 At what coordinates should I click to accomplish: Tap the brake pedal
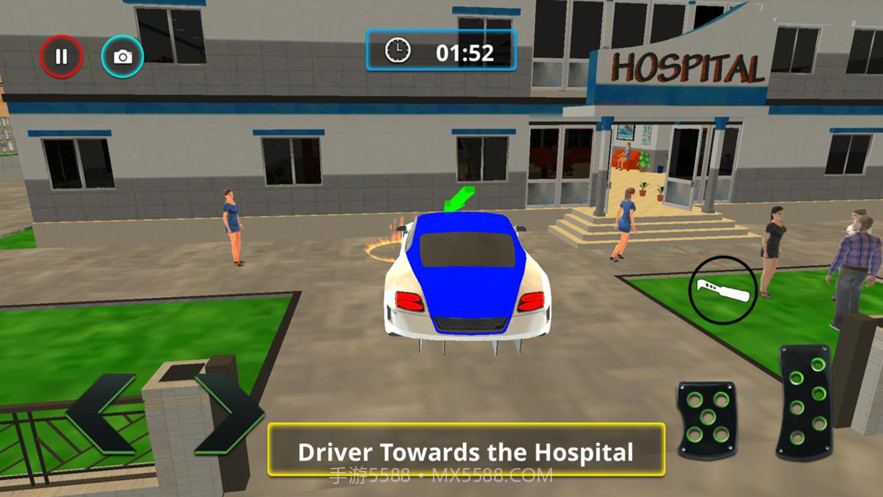707,418
